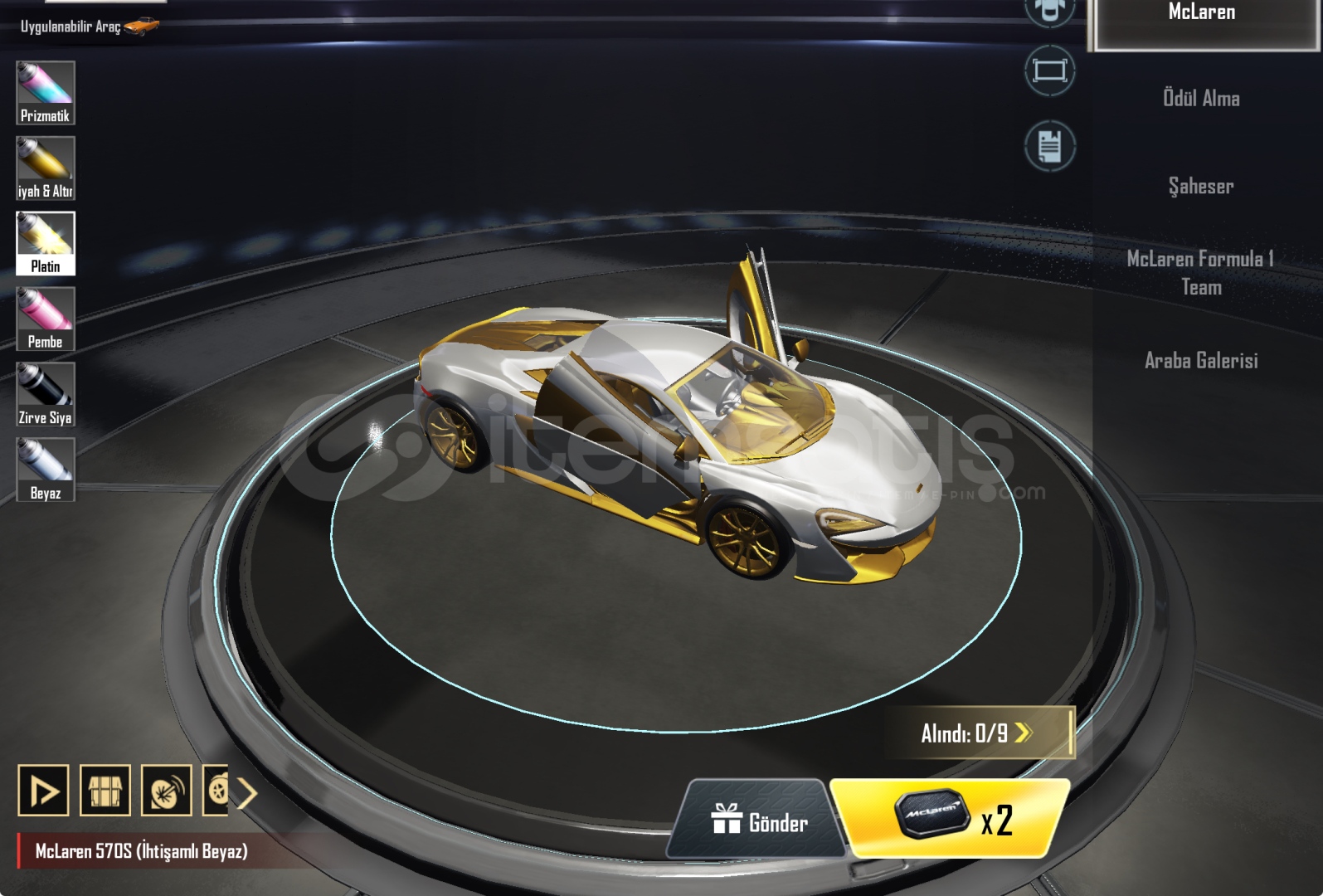Play the vehicle preview animation

coord(43,791)
